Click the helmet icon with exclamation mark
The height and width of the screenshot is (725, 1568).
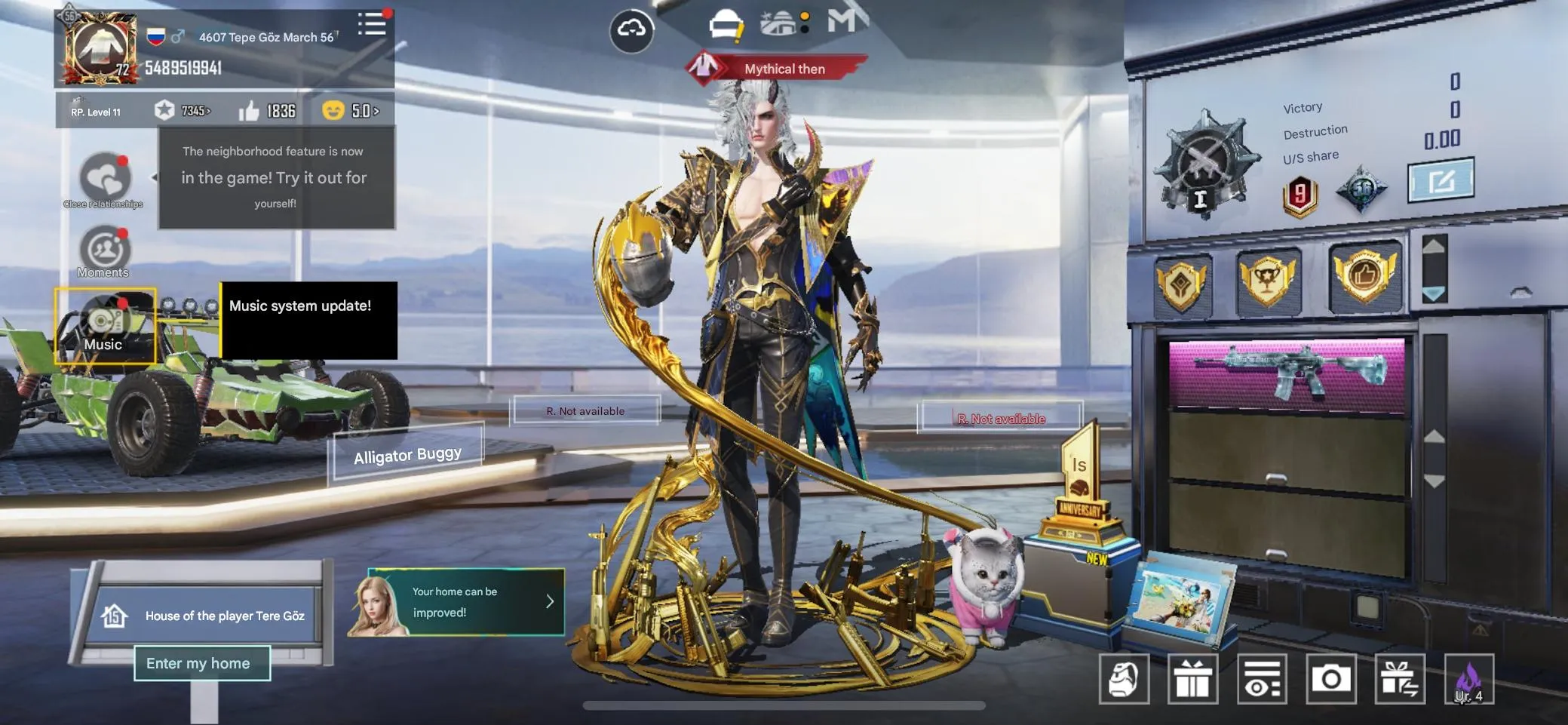pyautogui.click(x=725, y=23)
